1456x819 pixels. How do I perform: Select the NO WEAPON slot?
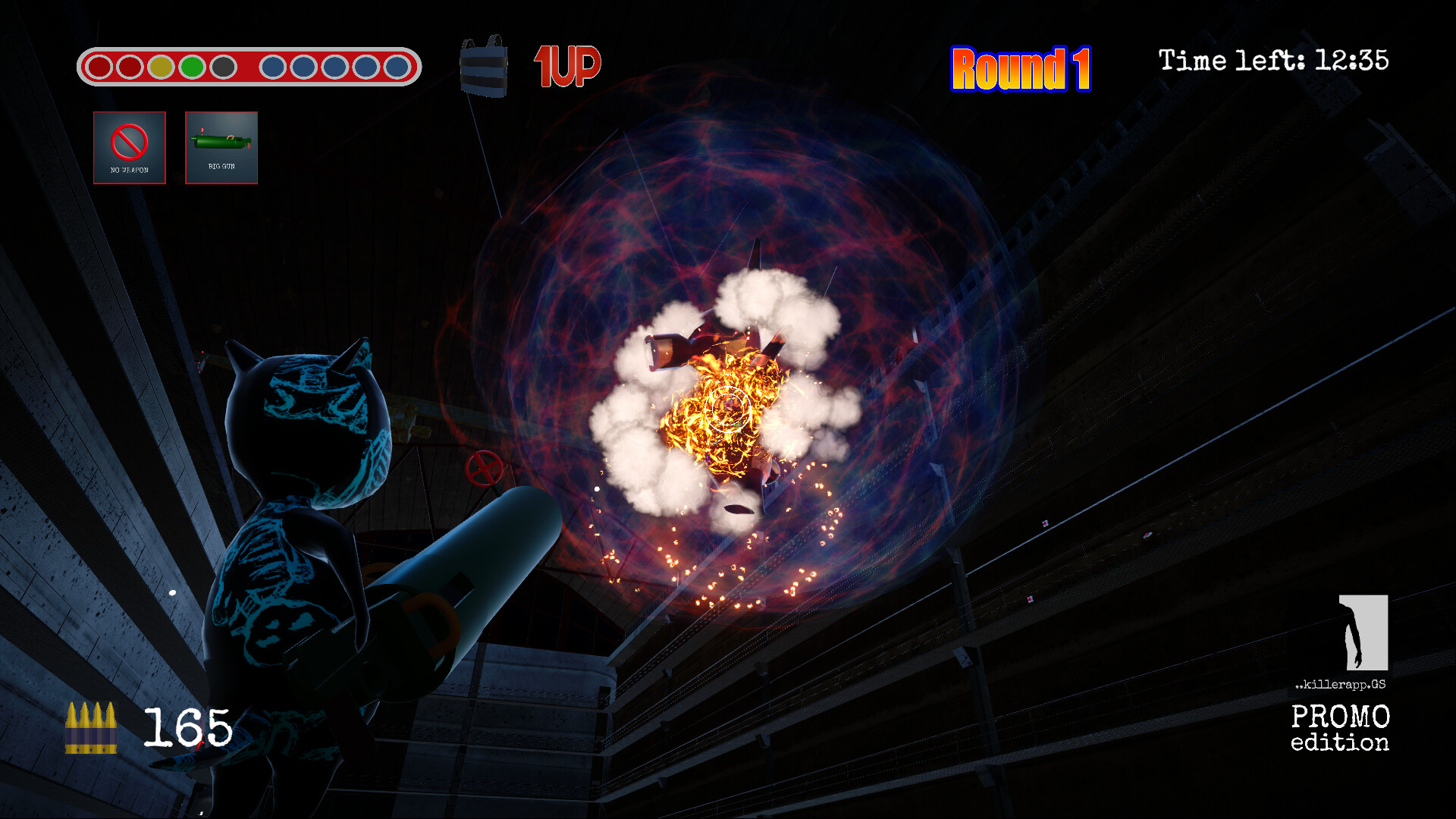click(x=129, y=148)
